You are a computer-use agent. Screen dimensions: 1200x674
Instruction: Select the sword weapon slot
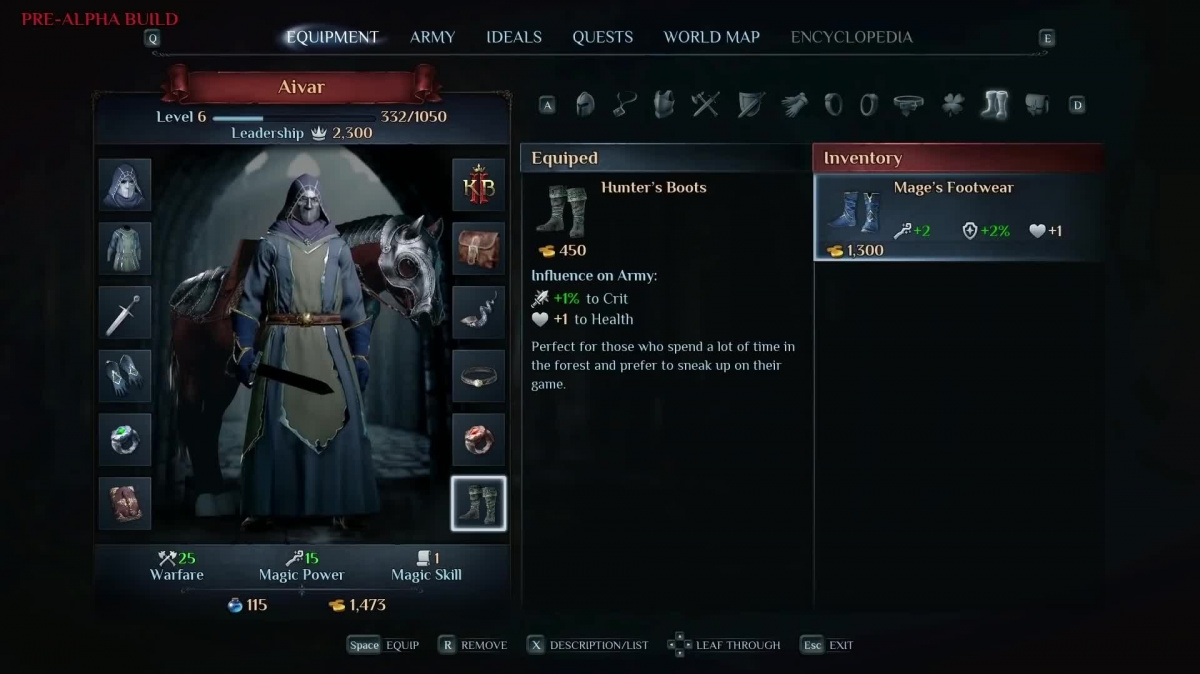125,312
